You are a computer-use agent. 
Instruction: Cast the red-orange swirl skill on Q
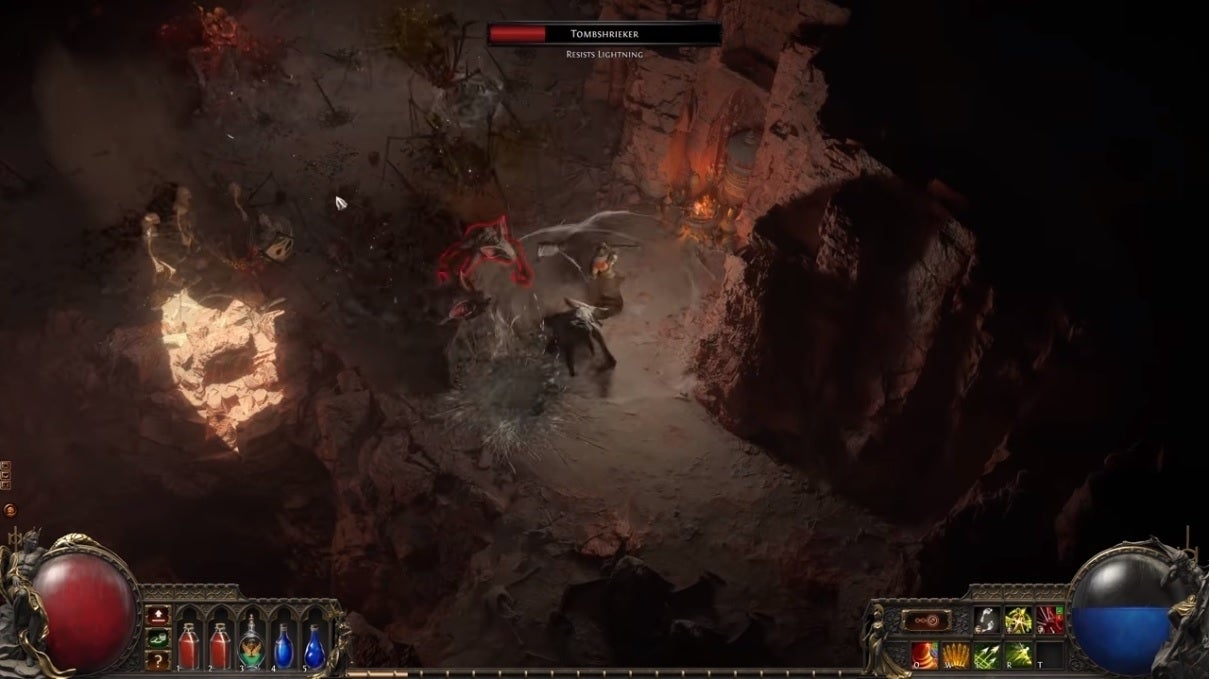pos(925,655)
